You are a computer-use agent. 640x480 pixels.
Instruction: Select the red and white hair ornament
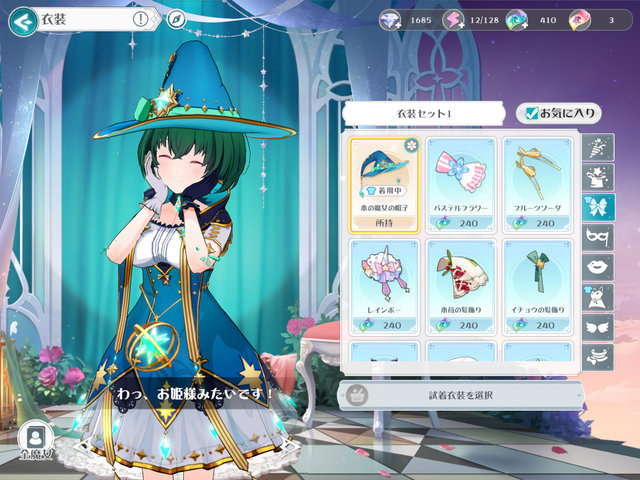461,284
